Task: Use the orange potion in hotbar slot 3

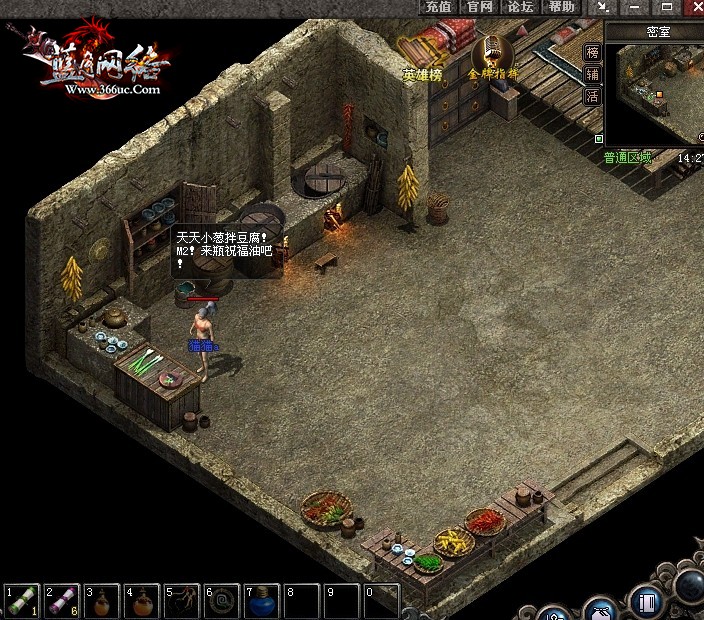Action: (101, 601)
